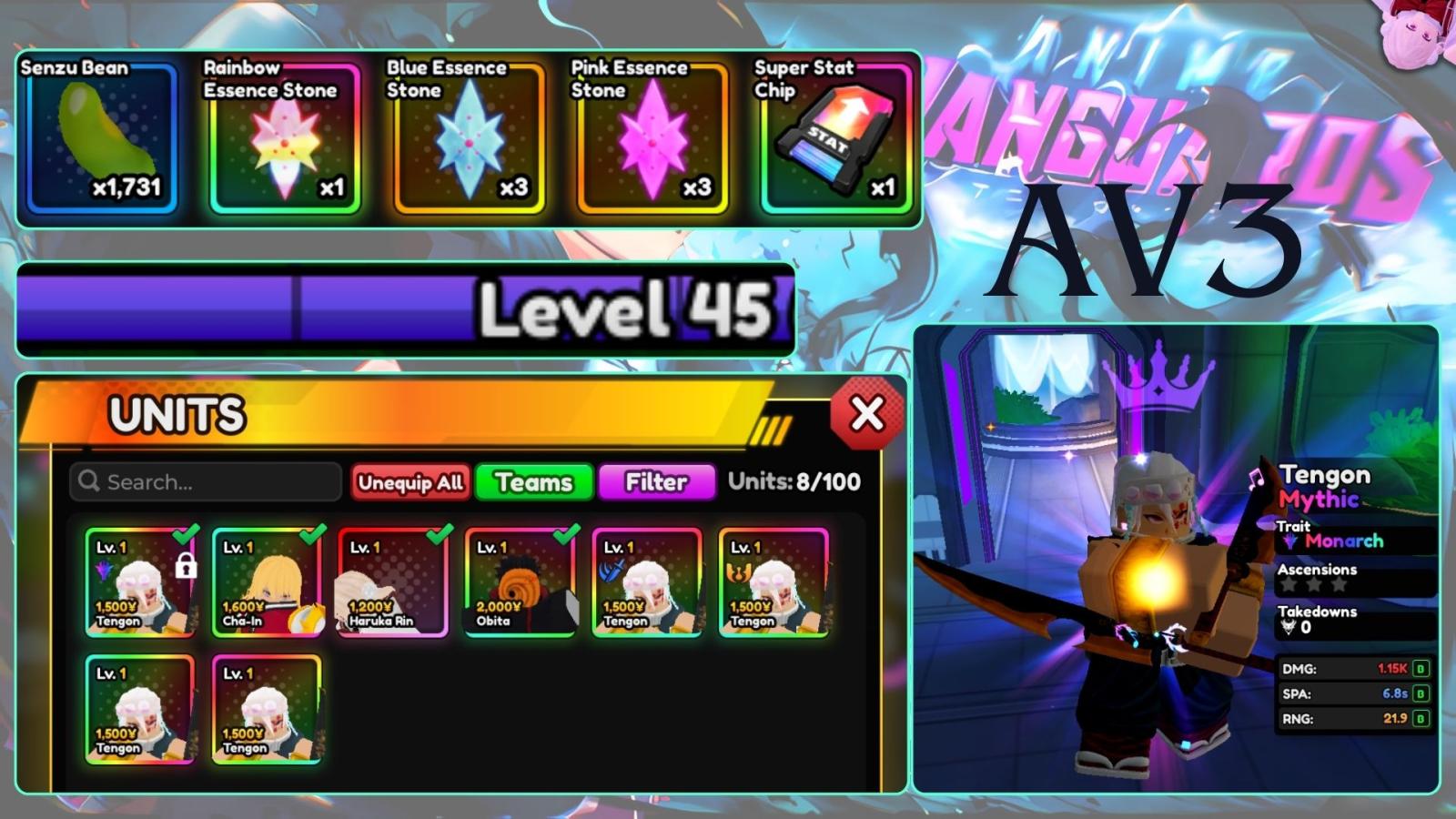Image resolution: width=1456 pixels, height=819 pixels.
Task: Select the Rainbow Essence Stone
Action: point(285,136)
